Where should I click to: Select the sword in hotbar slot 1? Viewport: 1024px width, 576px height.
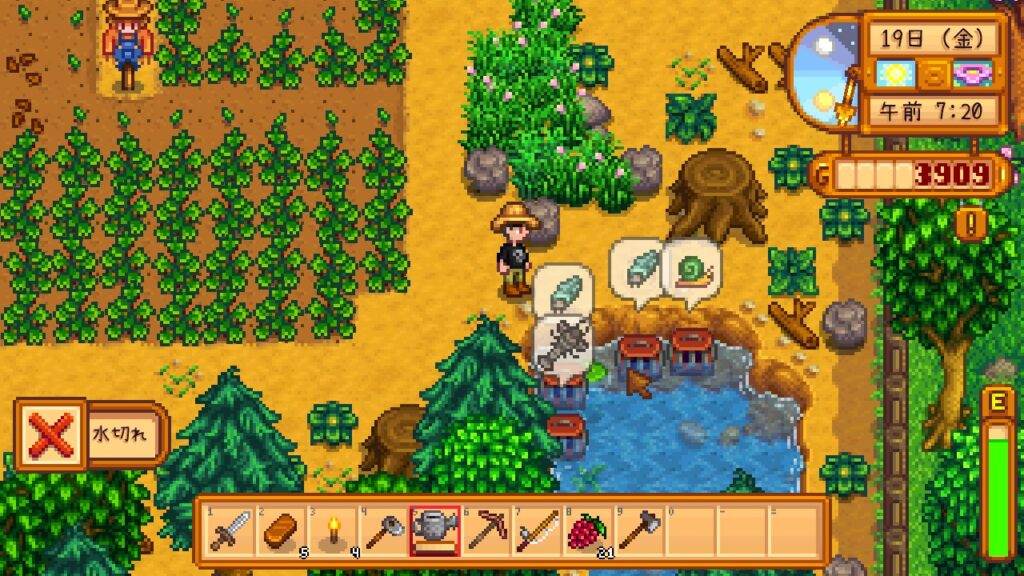pyautogui.click(x=230, y=530)
